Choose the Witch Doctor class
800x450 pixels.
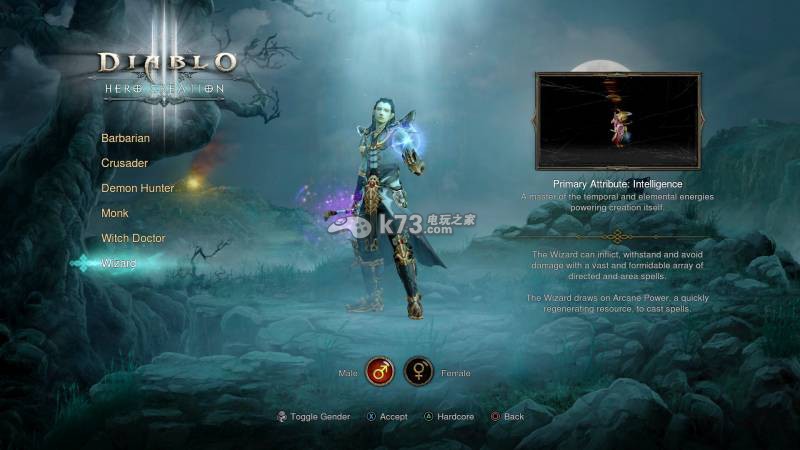[x=133, y=238]
